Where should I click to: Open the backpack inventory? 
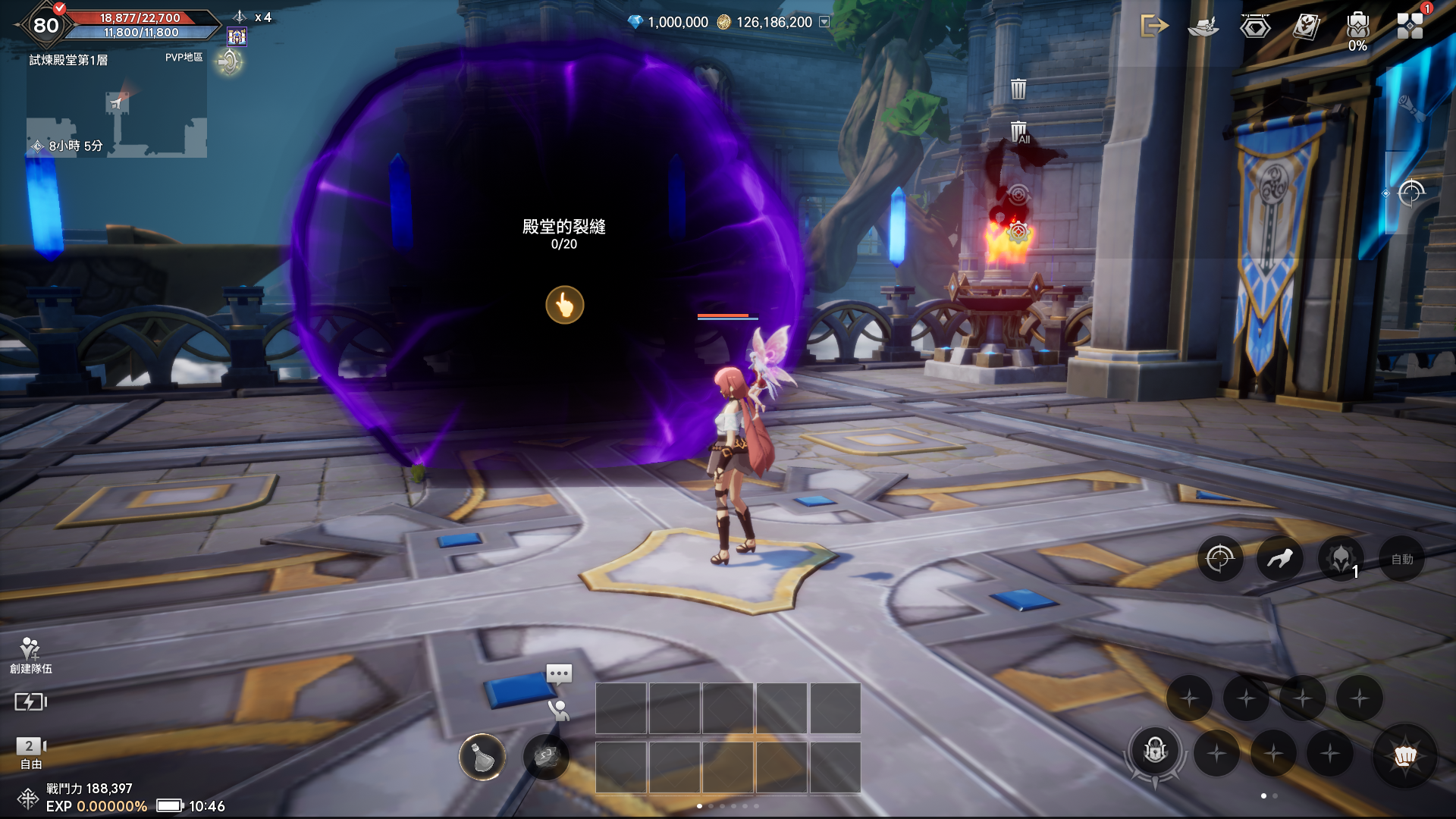tap(1357, 27)
